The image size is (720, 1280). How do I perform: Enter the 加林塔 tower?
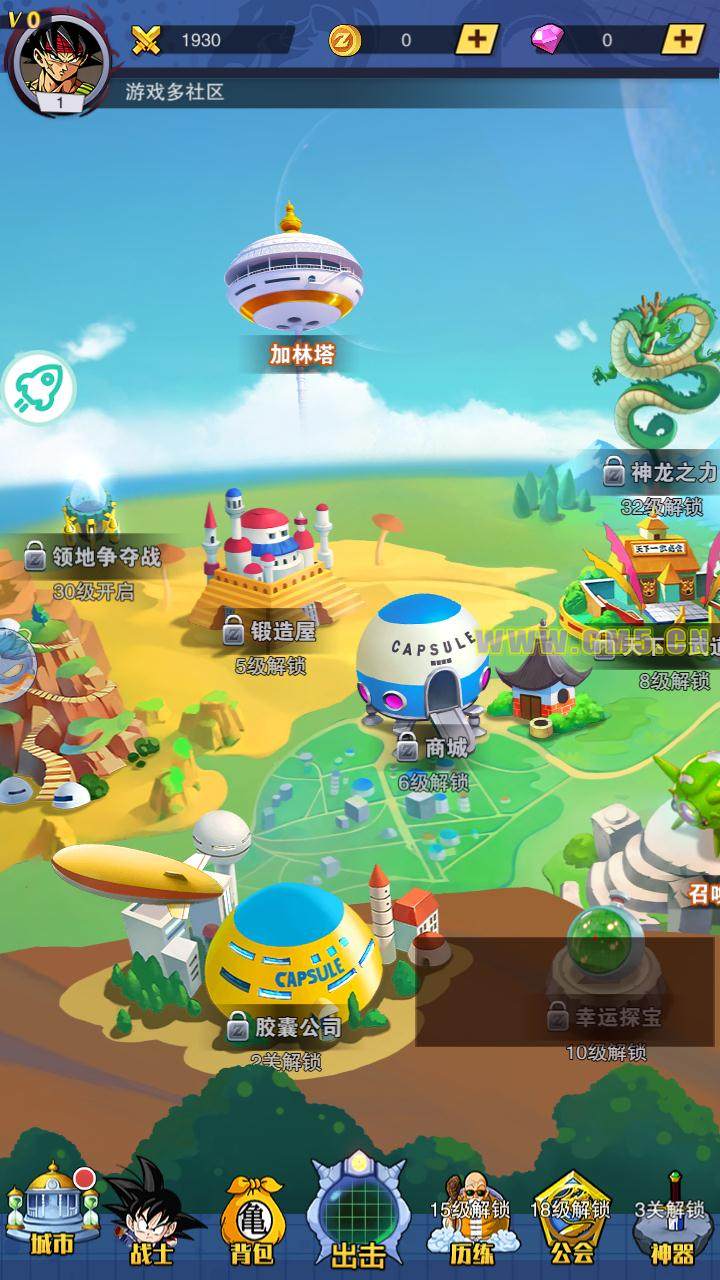293,281
